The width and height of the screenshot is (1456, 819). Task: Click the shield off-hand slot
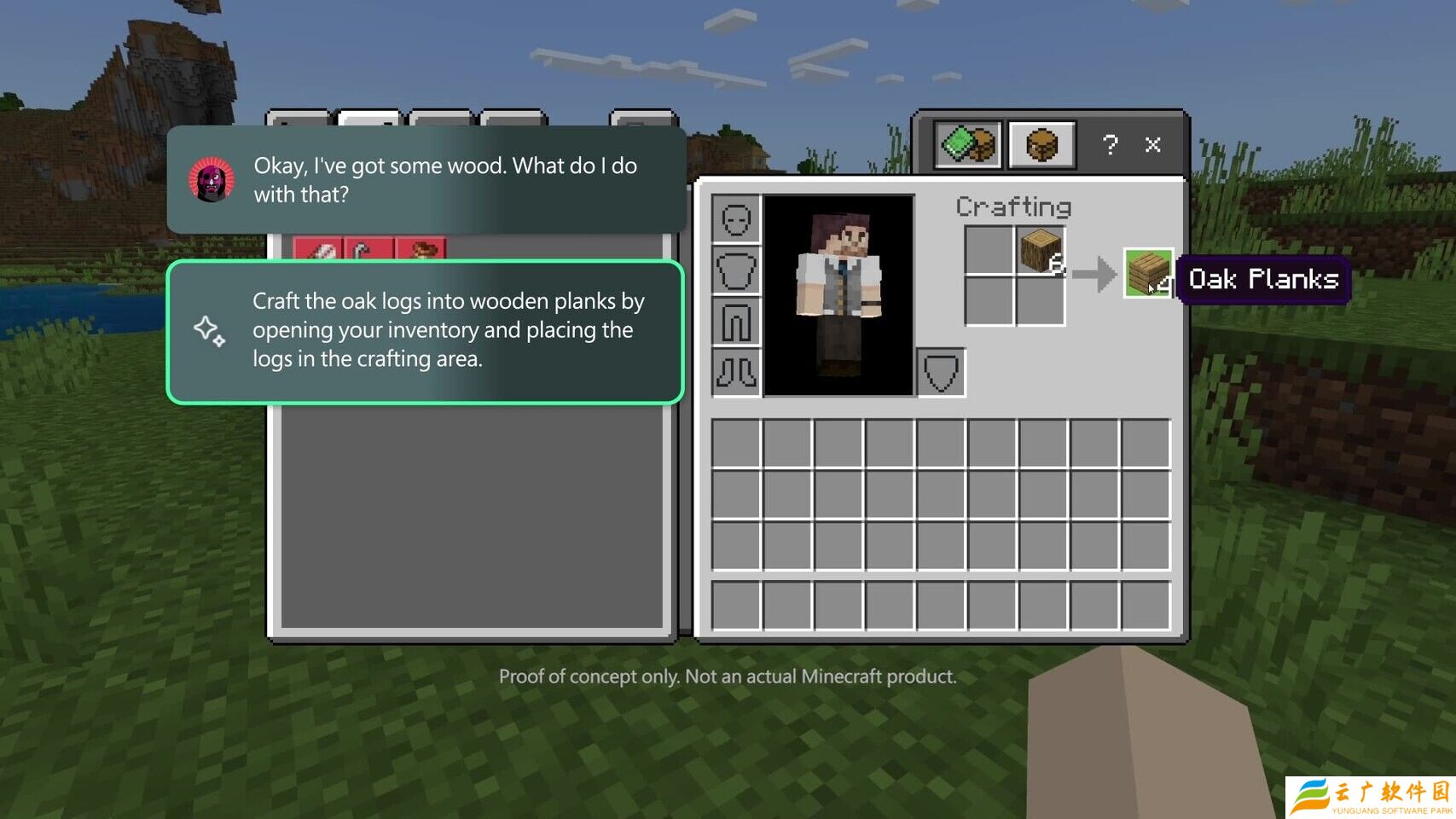(941, 372)
